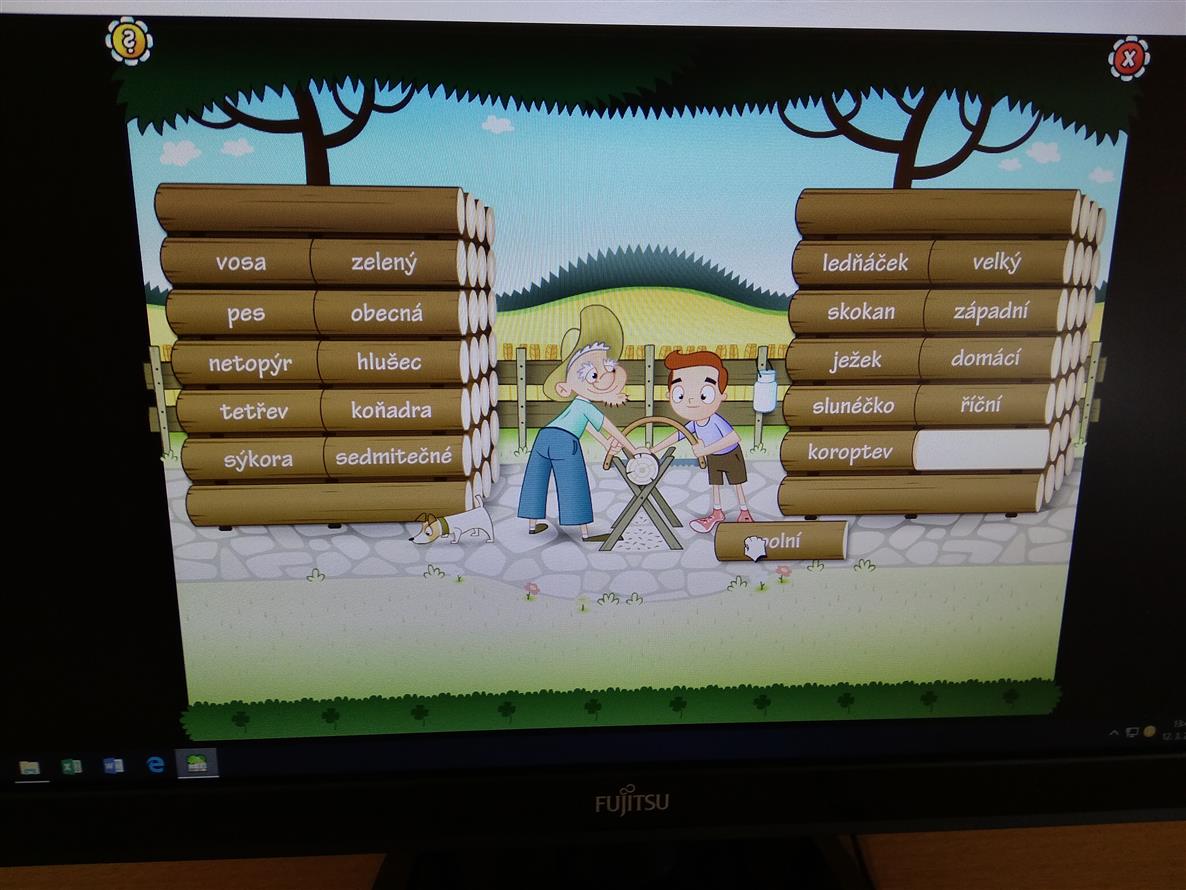Launch Edge browser from the taskbar
The height and width of the screenshot is (890, 1186).
pyautogui.click(x=155, y=765)
